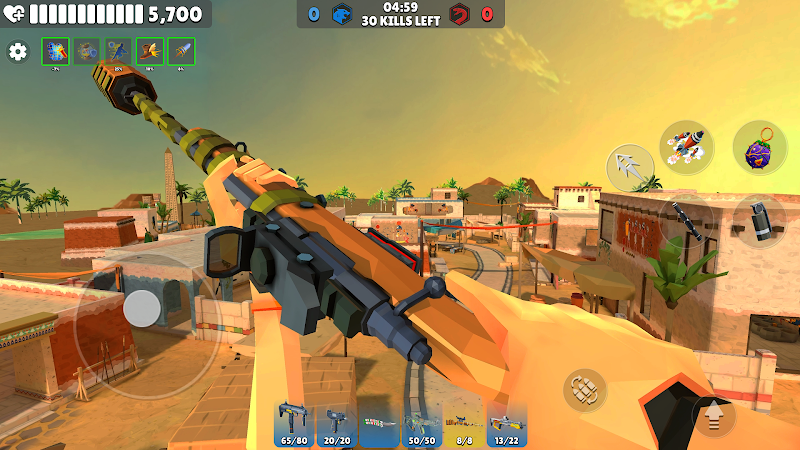
Task: Equip the pistol with 20/20 ammo
Action: 337,425
